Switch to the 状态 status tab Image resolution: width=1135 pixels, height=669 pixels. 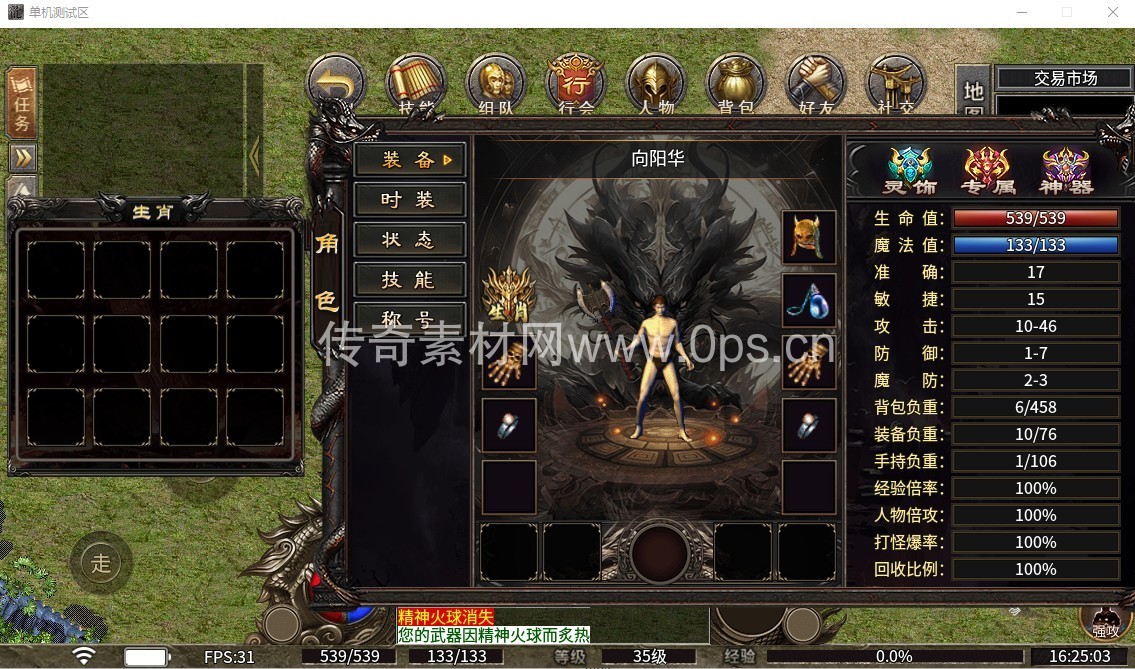409,240
